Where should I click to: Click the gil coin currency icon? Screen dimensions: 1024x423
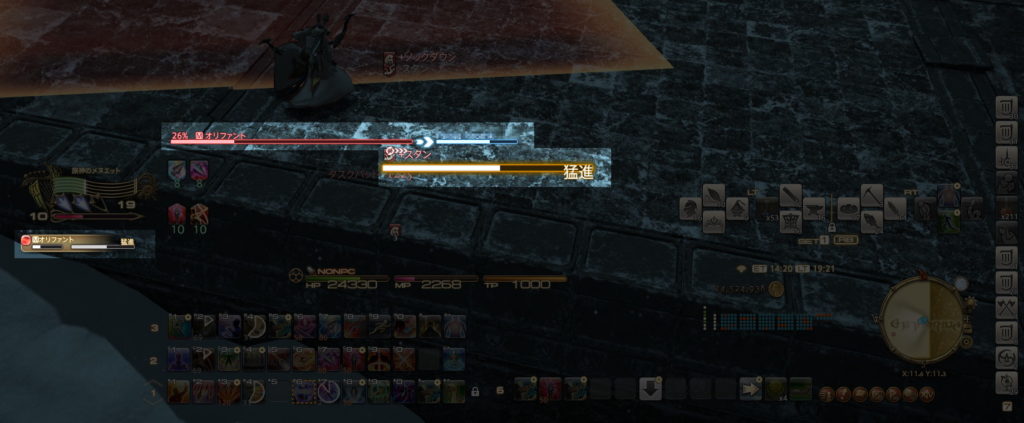point(776,289)
